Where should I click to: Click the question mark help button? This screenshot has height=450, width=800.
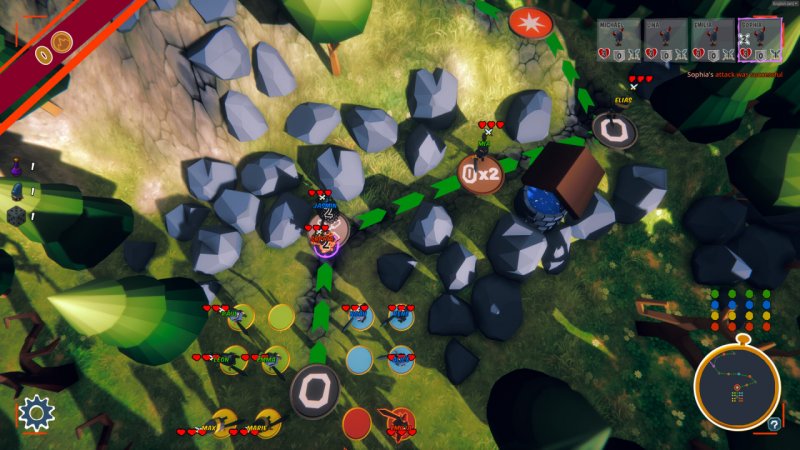point(774,424)
